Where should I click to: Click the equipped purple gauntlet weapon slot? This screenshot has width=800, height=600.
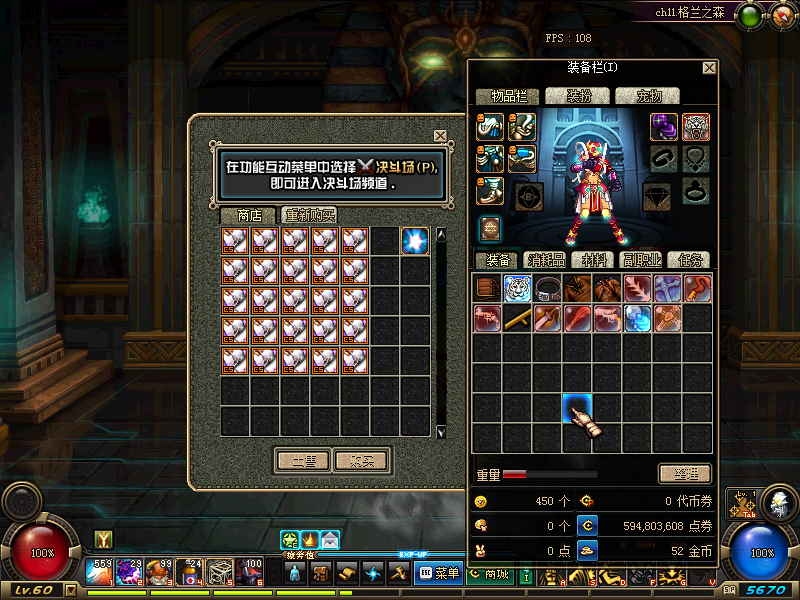665,126
